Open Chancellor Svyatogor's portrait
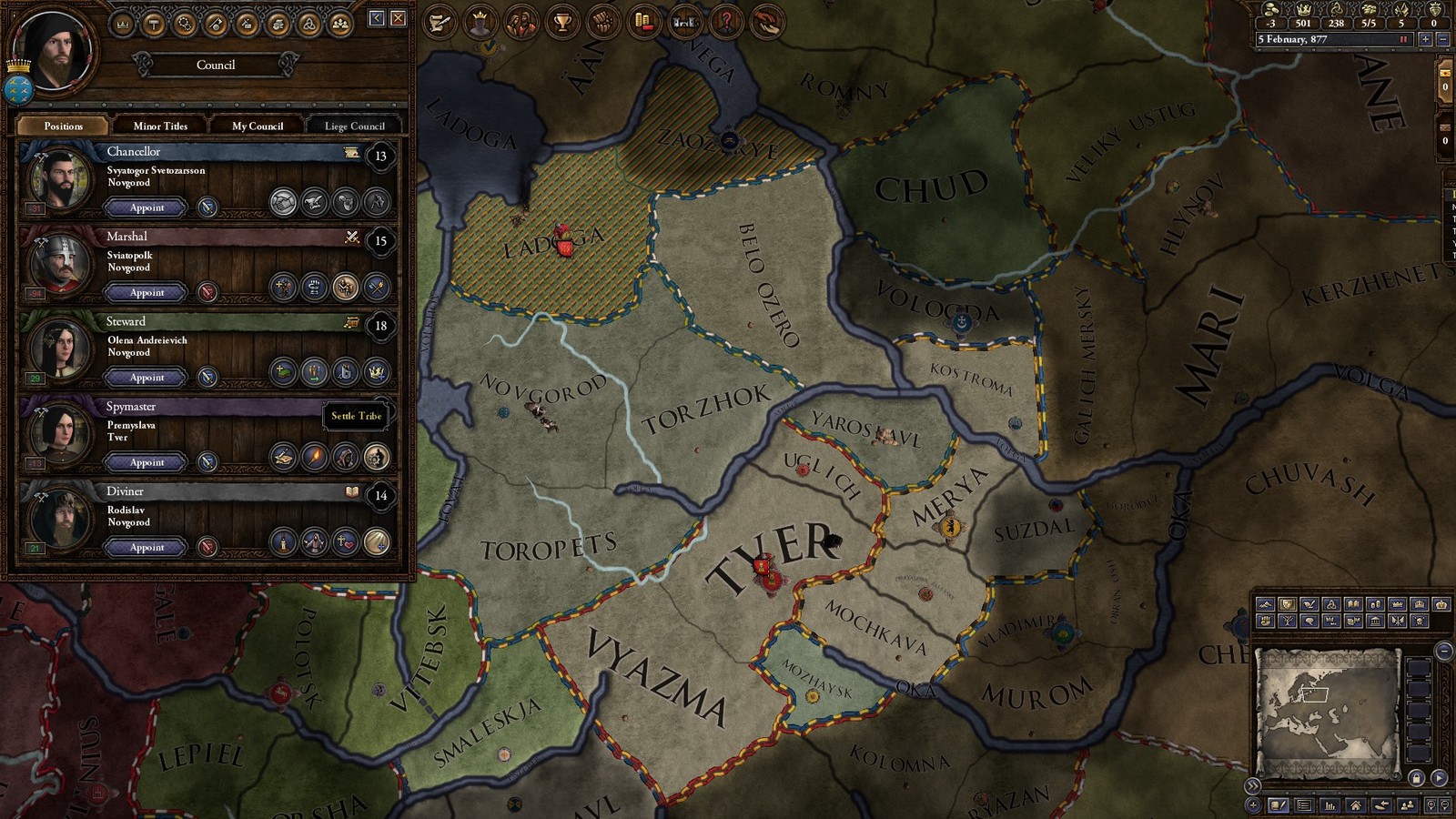This screenshot has height=819, width=1456. pyautogui.click(x=60, y=179)
